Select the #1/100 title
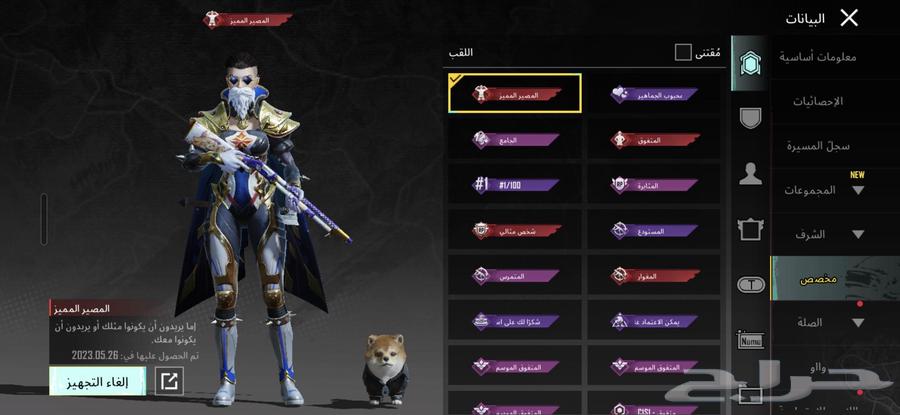This screenshot has width=900, height=415. click(515, 185)
